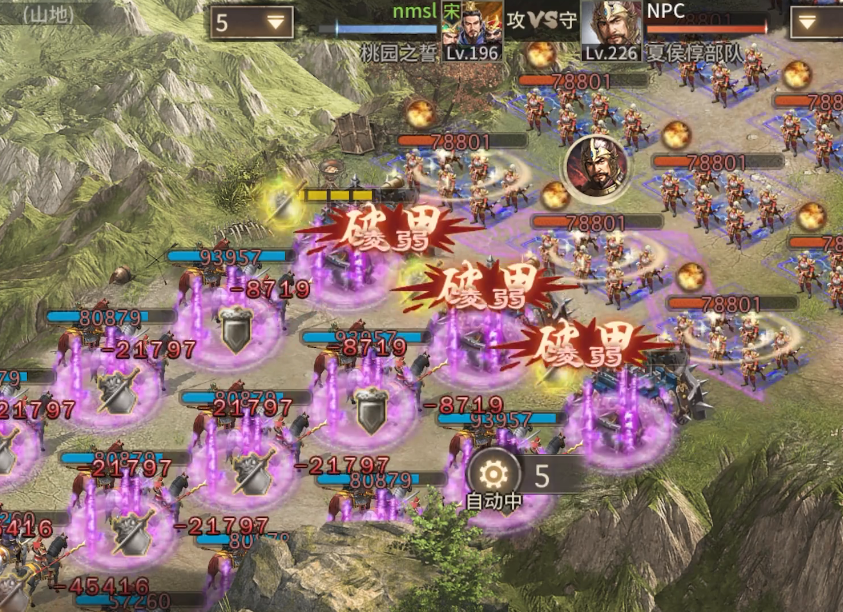
Task: Click the round enemy general portrait on battlefield
Action: click(596, 167)
